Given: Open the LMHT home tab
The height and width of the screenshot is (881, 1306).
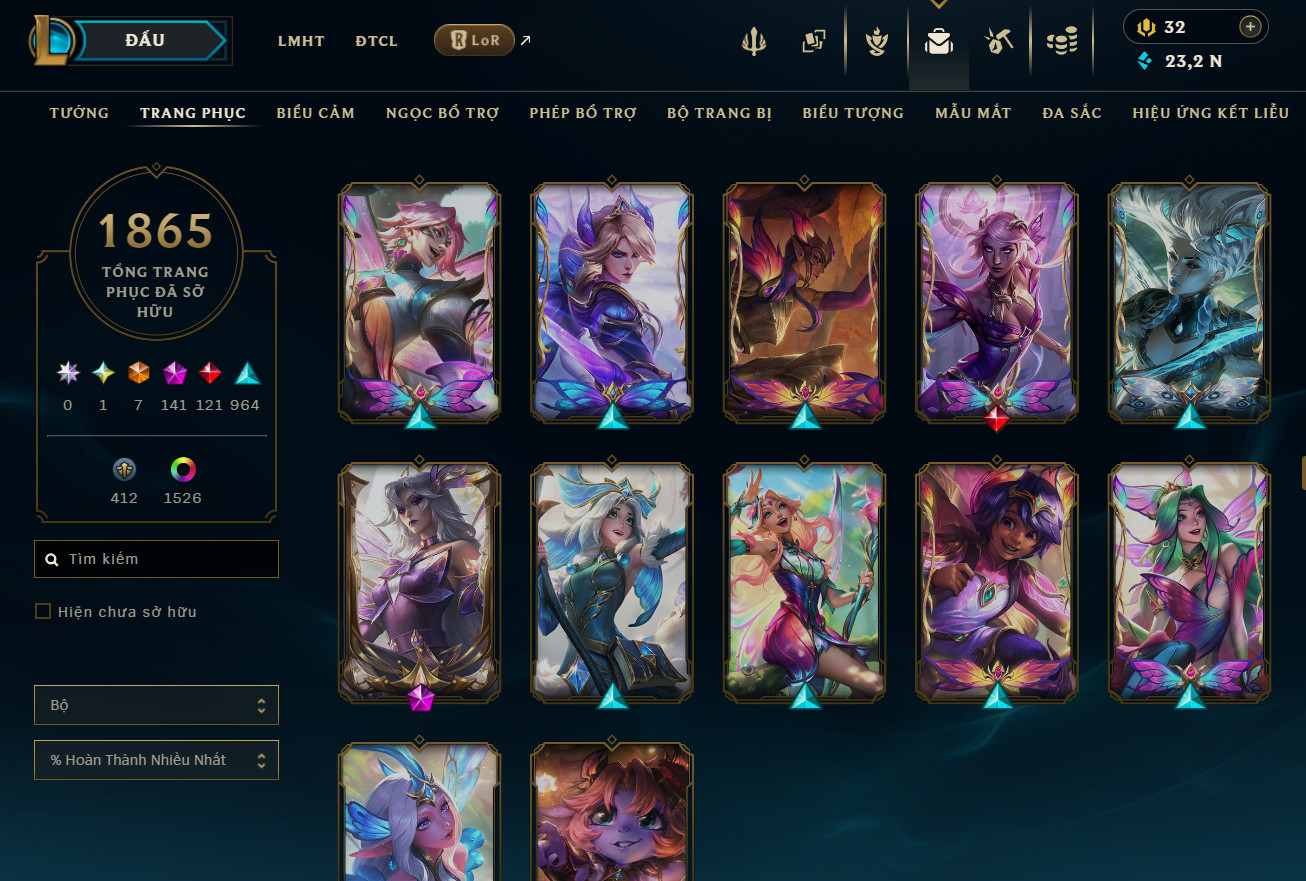Looking at the screenshot, I should point(301,41).
